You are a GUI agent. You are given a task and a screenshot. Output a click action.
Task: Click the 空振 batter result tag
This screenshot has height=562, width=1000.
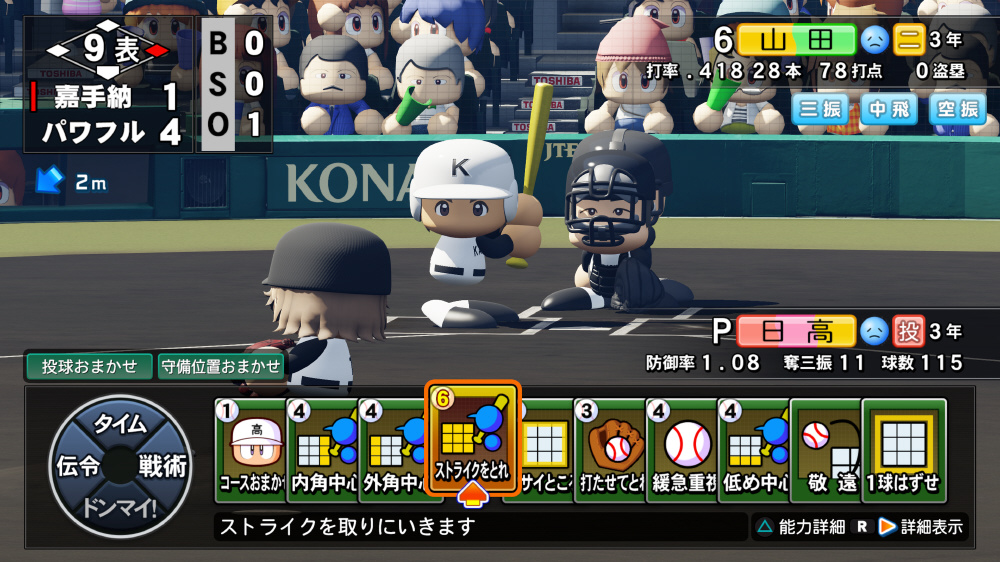coord(957,110)
